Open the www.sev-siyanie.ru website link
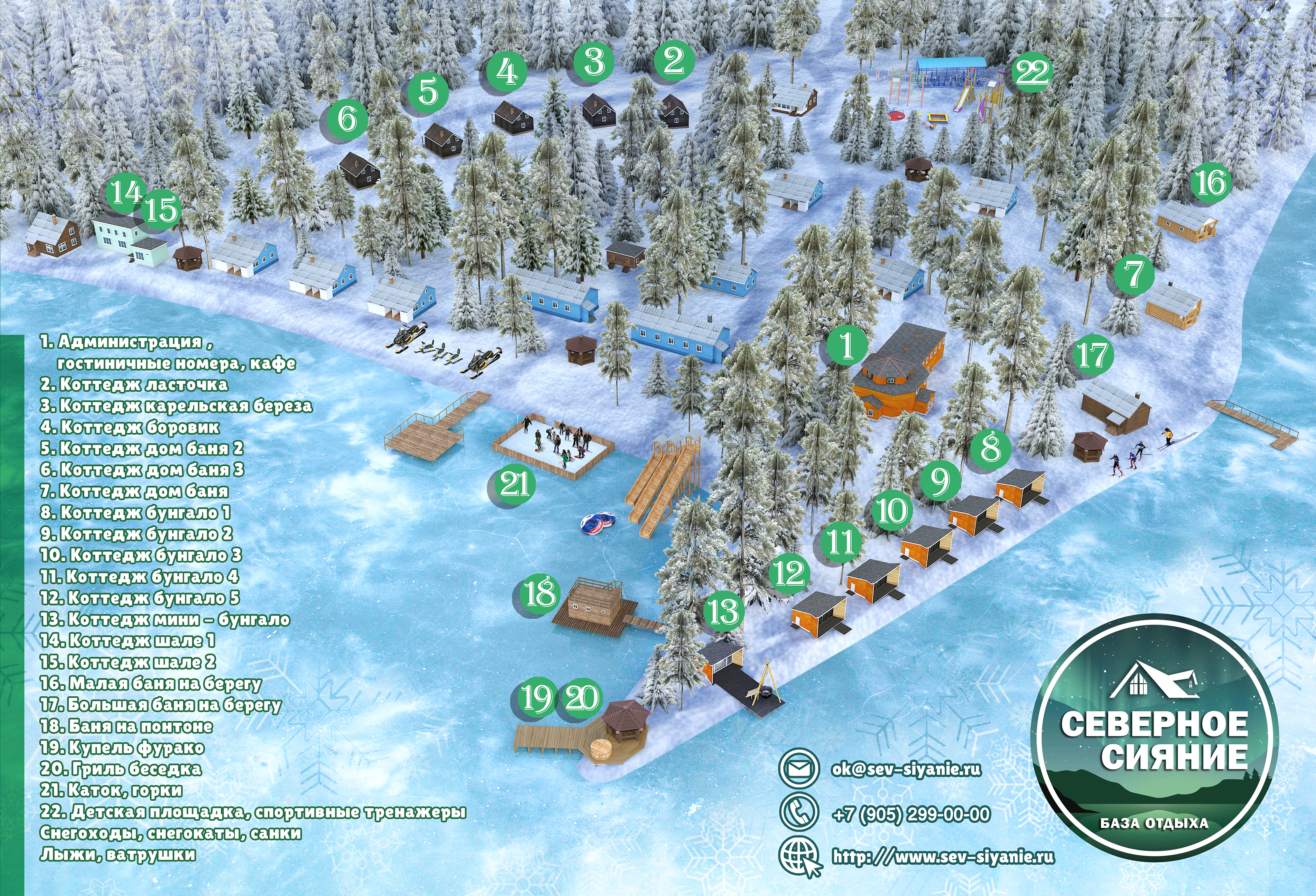Screen dimensions: 1316x896 [943, 857]
